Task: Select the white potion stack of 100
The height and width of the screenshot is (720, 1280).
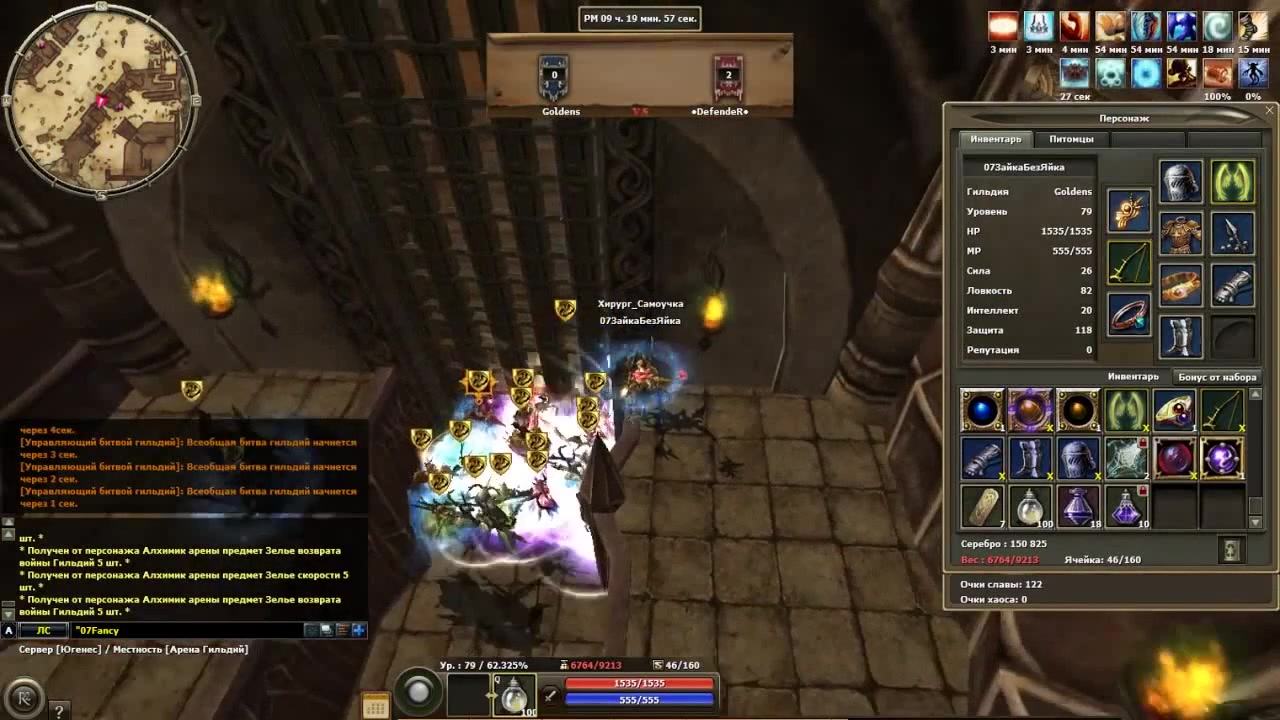Action: [x=1030, y=507]
